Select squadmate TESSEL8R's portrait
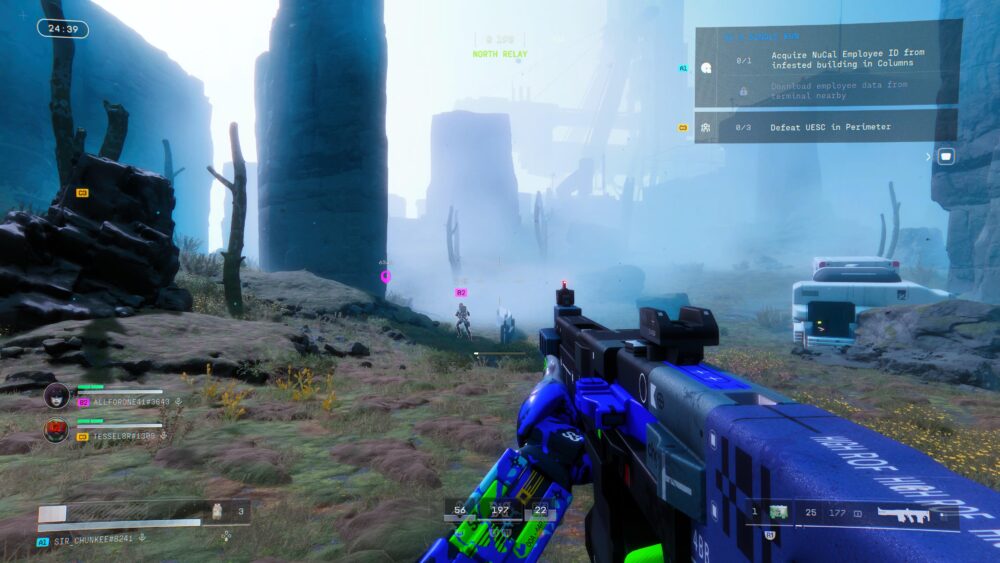 click(57, 431)
